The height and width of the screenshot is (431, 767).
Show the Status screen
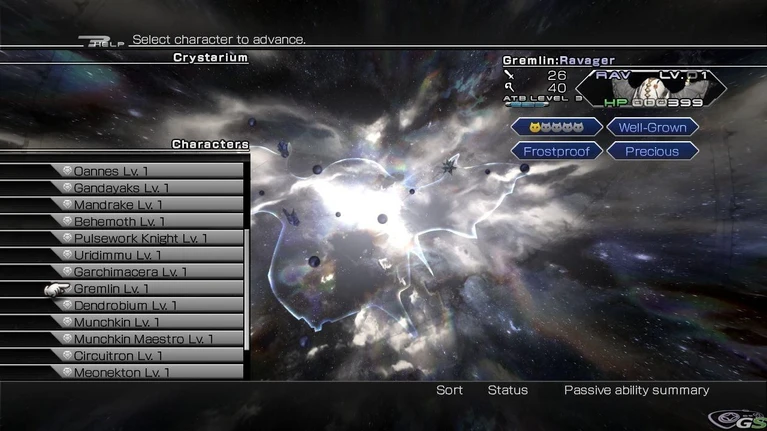(x=507, y=390)
